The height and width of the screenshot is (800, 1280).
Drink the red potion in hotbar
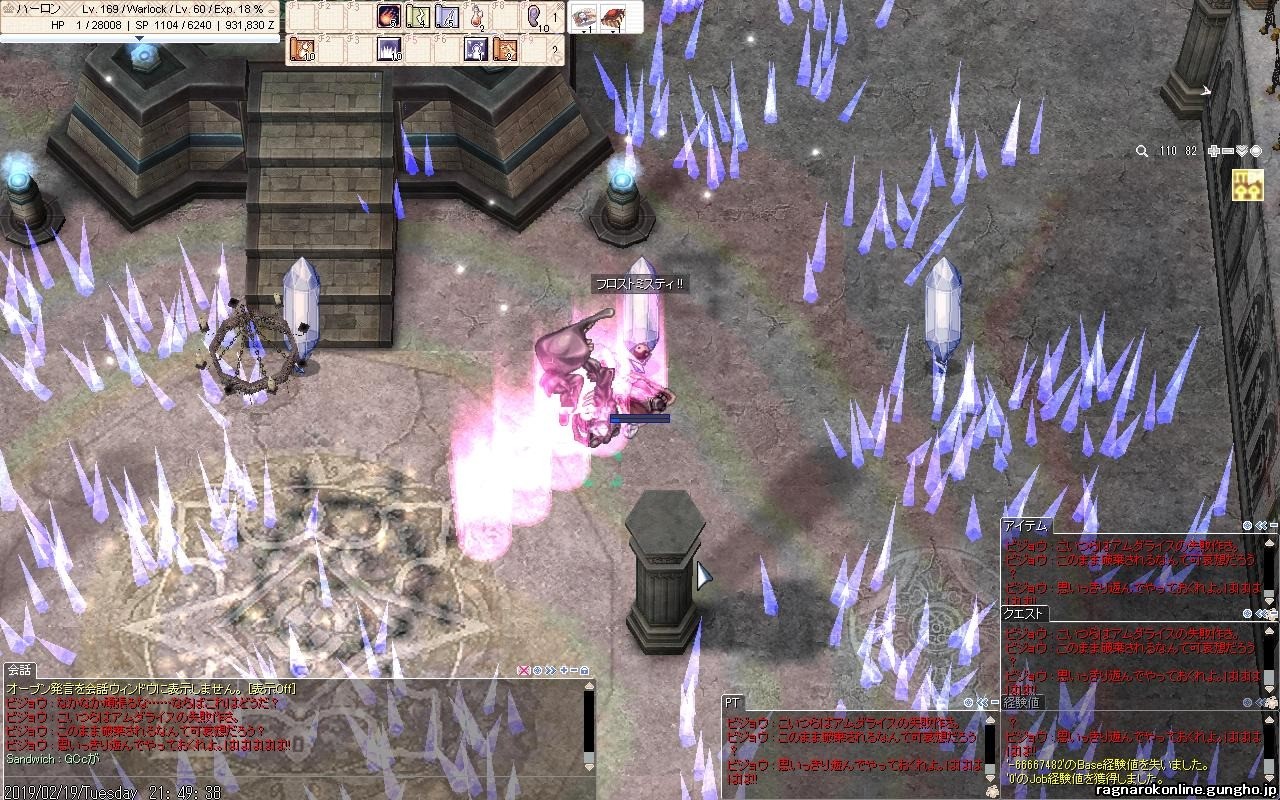pos(477,17)
